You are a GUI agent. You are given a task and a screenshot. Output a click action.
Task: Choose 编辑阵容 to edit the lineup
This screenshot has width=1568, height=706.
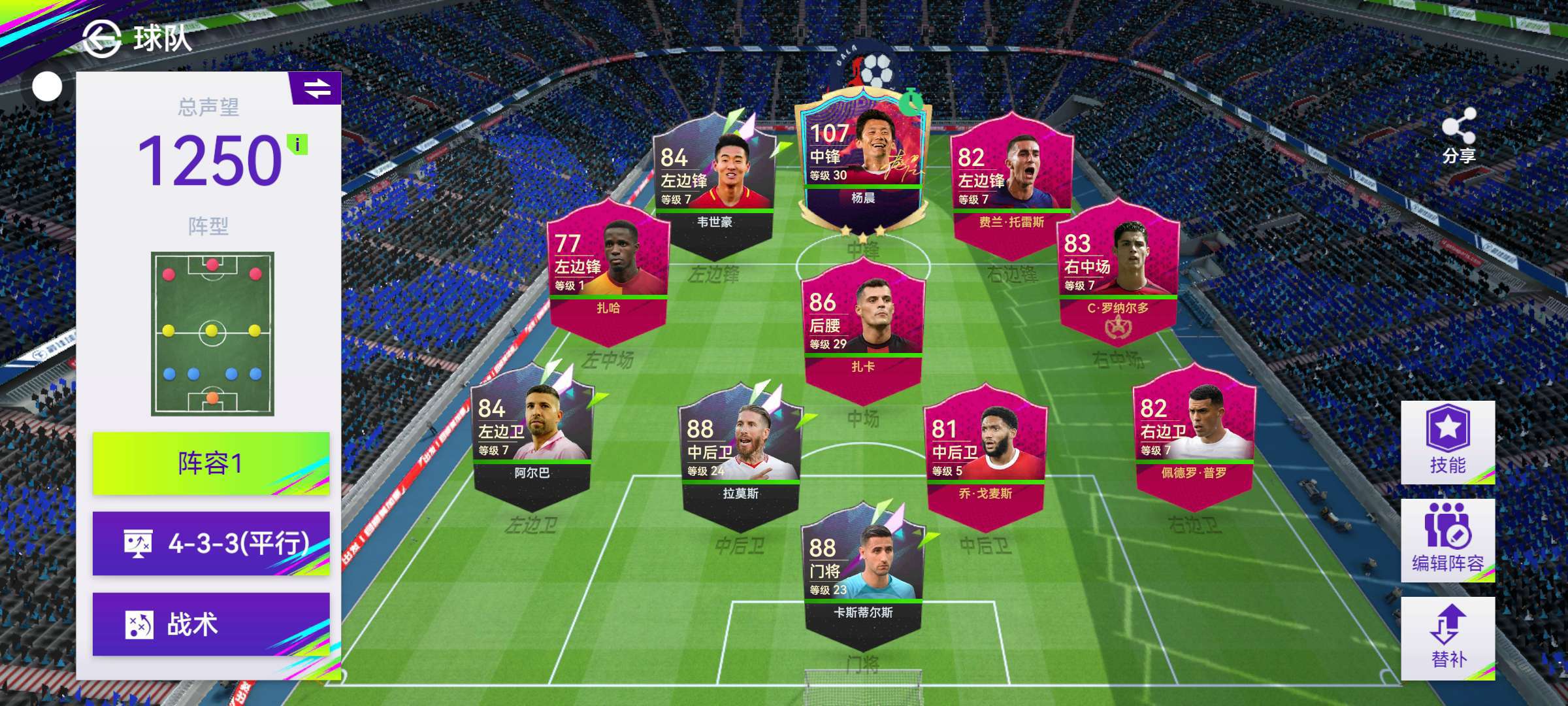click(1447, 541)
